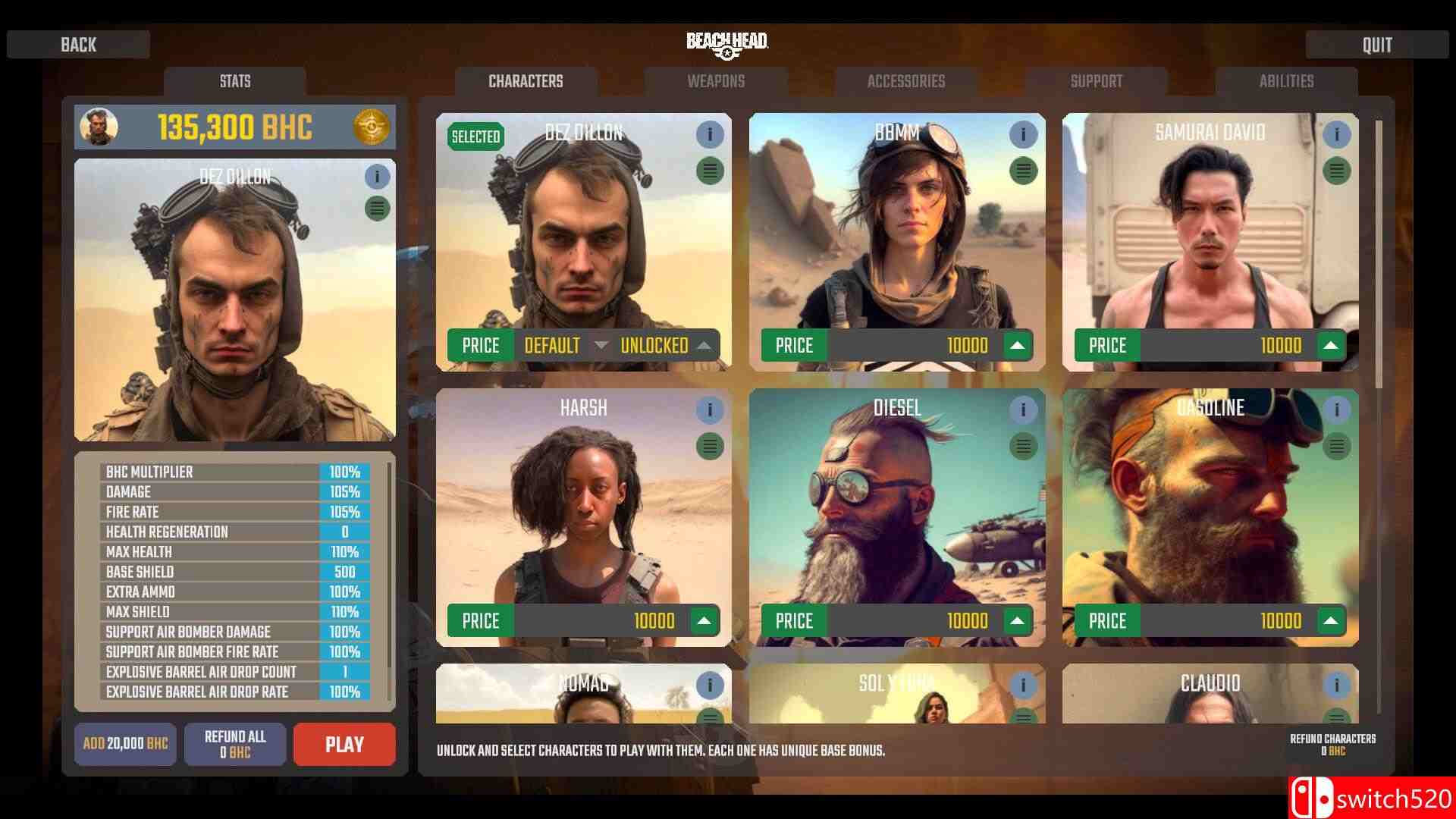Collapse the UNLOCKED panel on Dez Dillon
1456x819 pixels.
click(706, 346)
